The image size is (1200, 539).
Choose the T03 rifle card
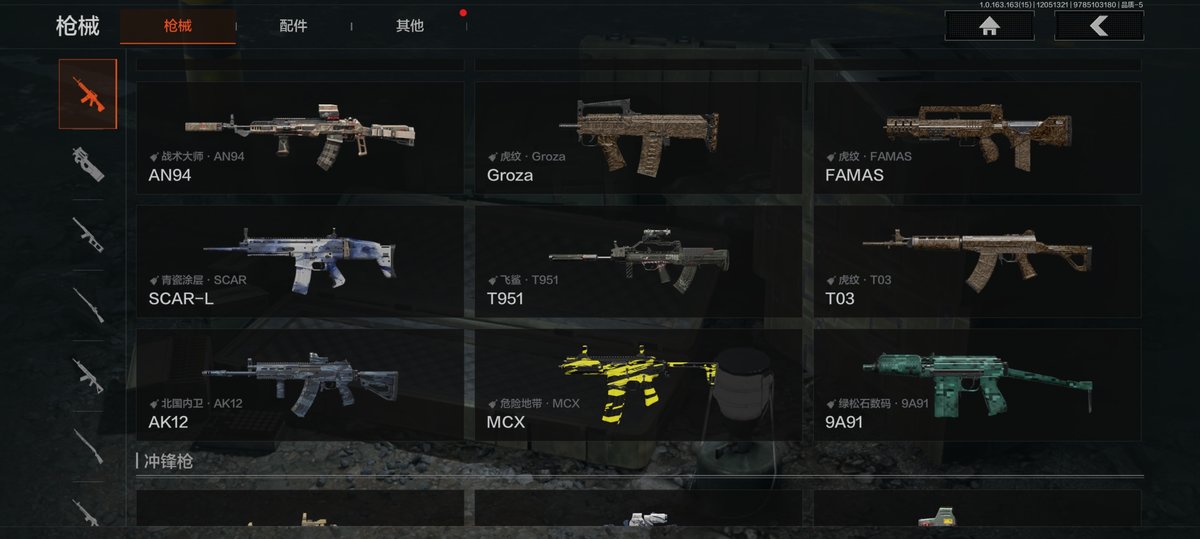(977, 262)
